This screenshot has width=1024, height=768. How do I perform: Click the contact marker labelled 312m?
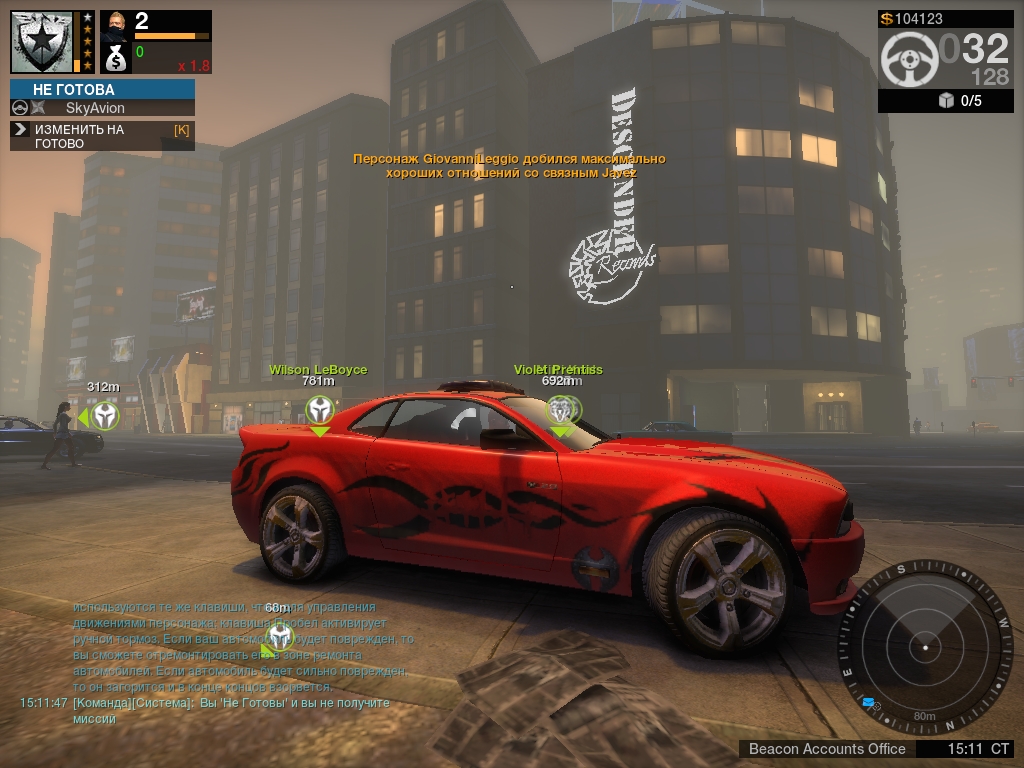pyautogui.click(x=104, y=415)
